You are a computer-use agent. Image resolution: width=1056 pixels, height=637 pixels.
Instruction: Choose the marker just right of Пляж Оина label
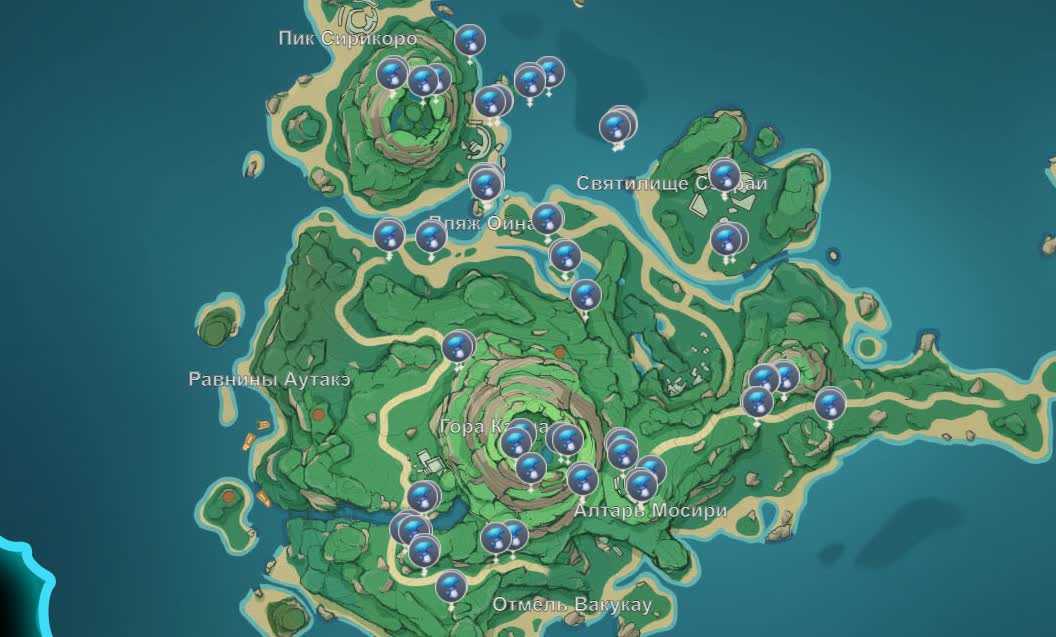547,218
